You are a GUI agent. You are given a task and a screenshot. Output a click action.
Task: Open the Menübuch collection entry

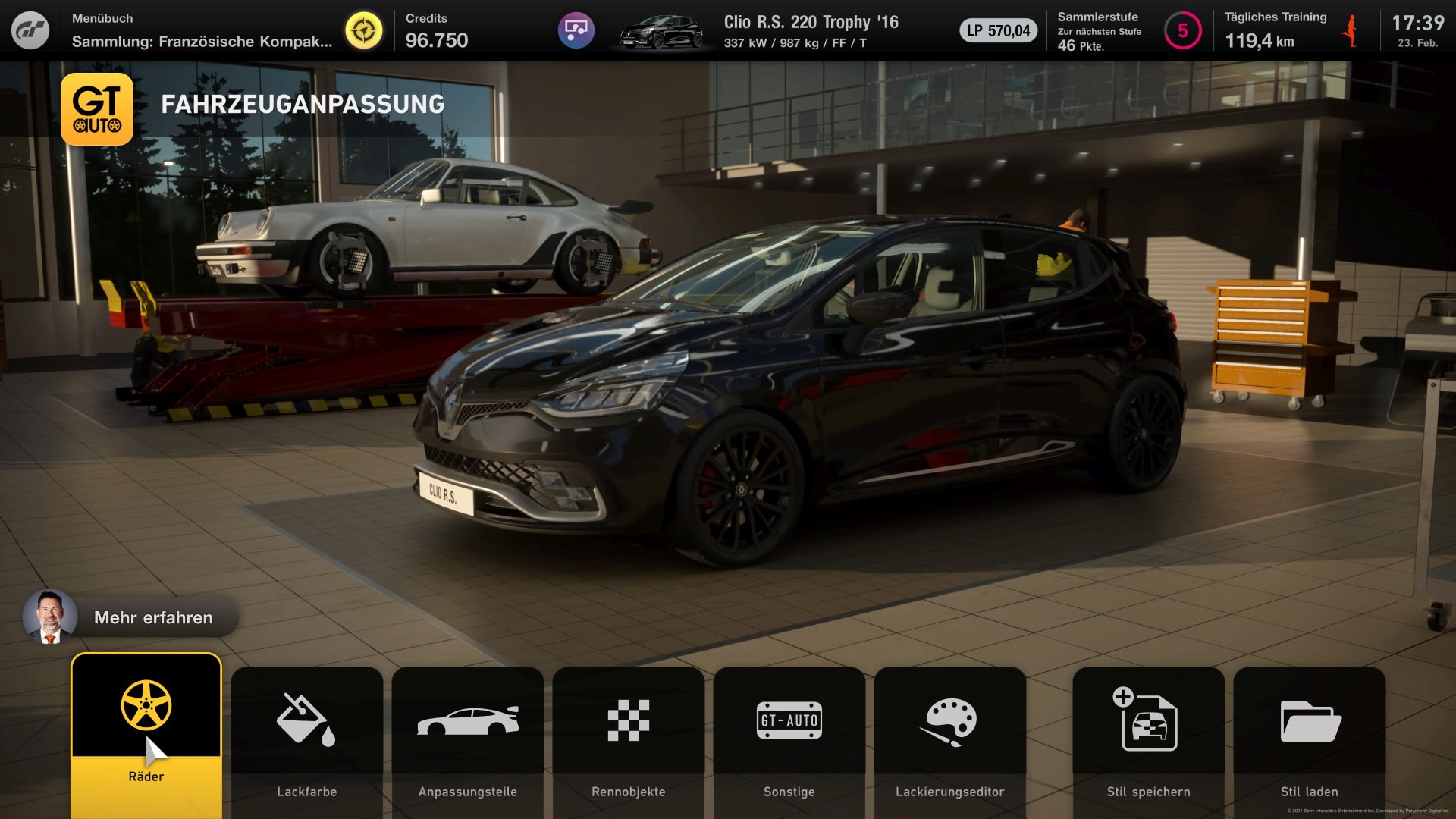coord(202,30)
